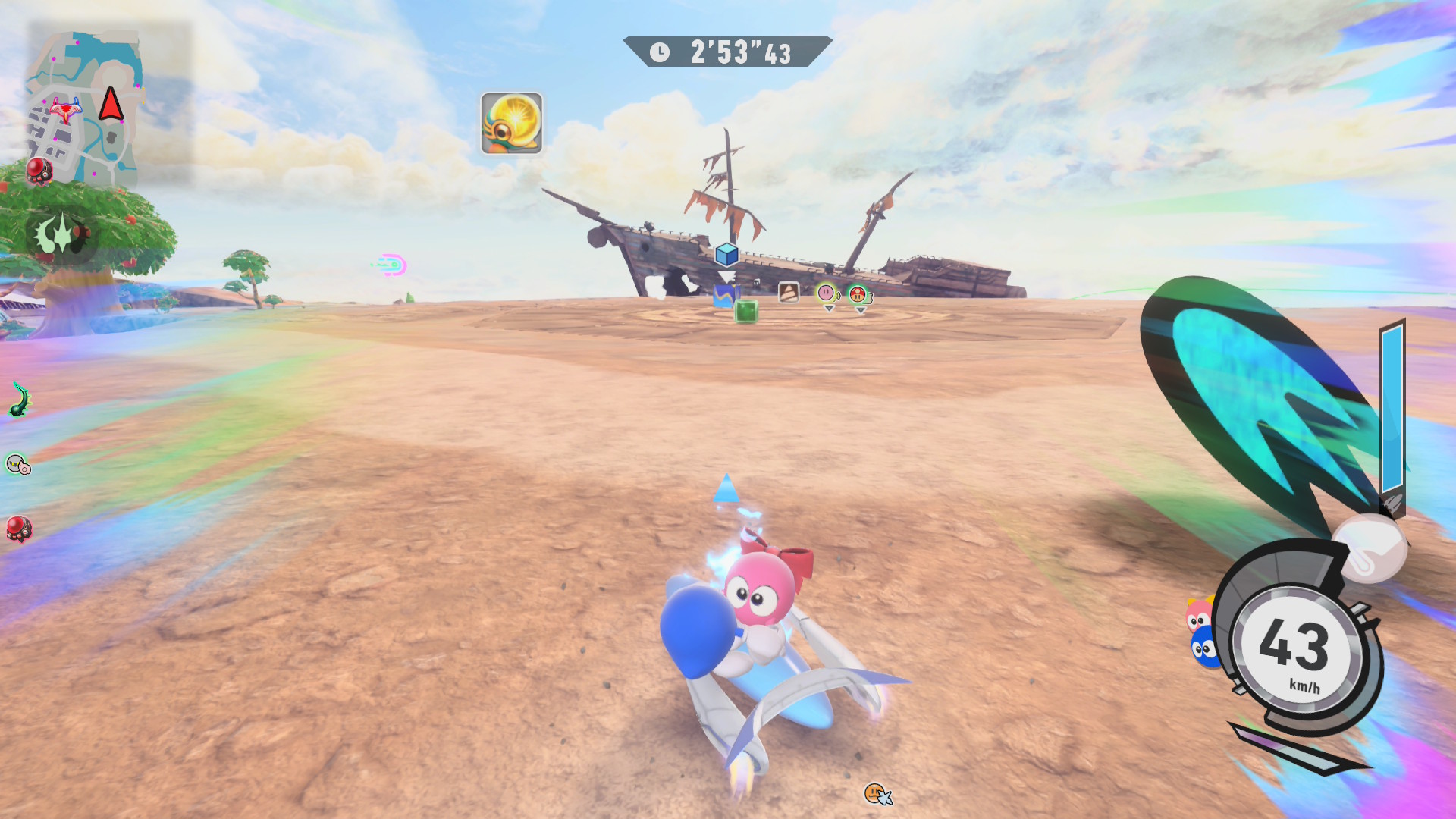Click the pink and blue rider faces

(x=1201, y=632)
